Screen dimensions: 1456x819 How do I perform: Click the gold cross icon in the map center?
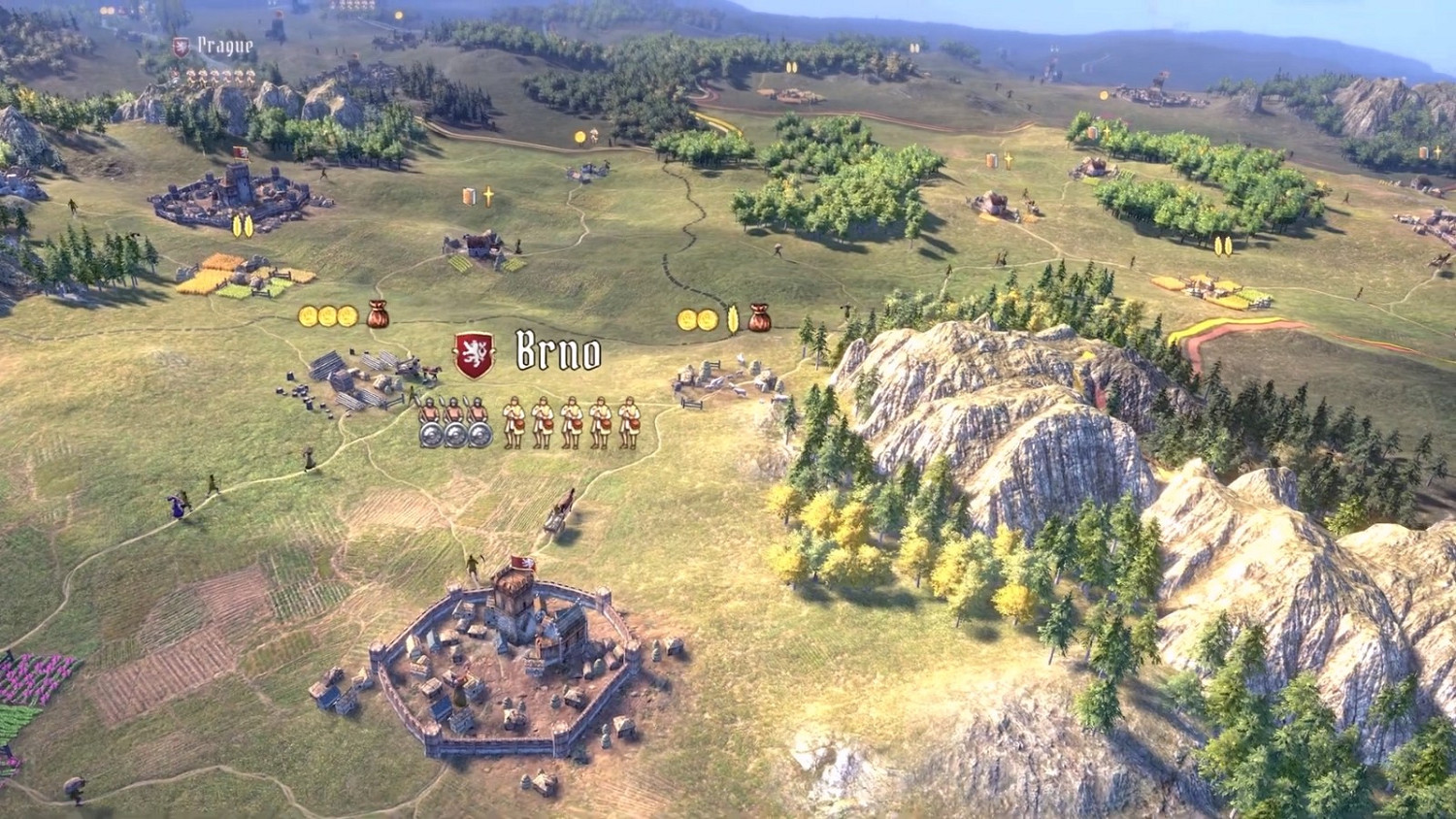coord(488,196)
